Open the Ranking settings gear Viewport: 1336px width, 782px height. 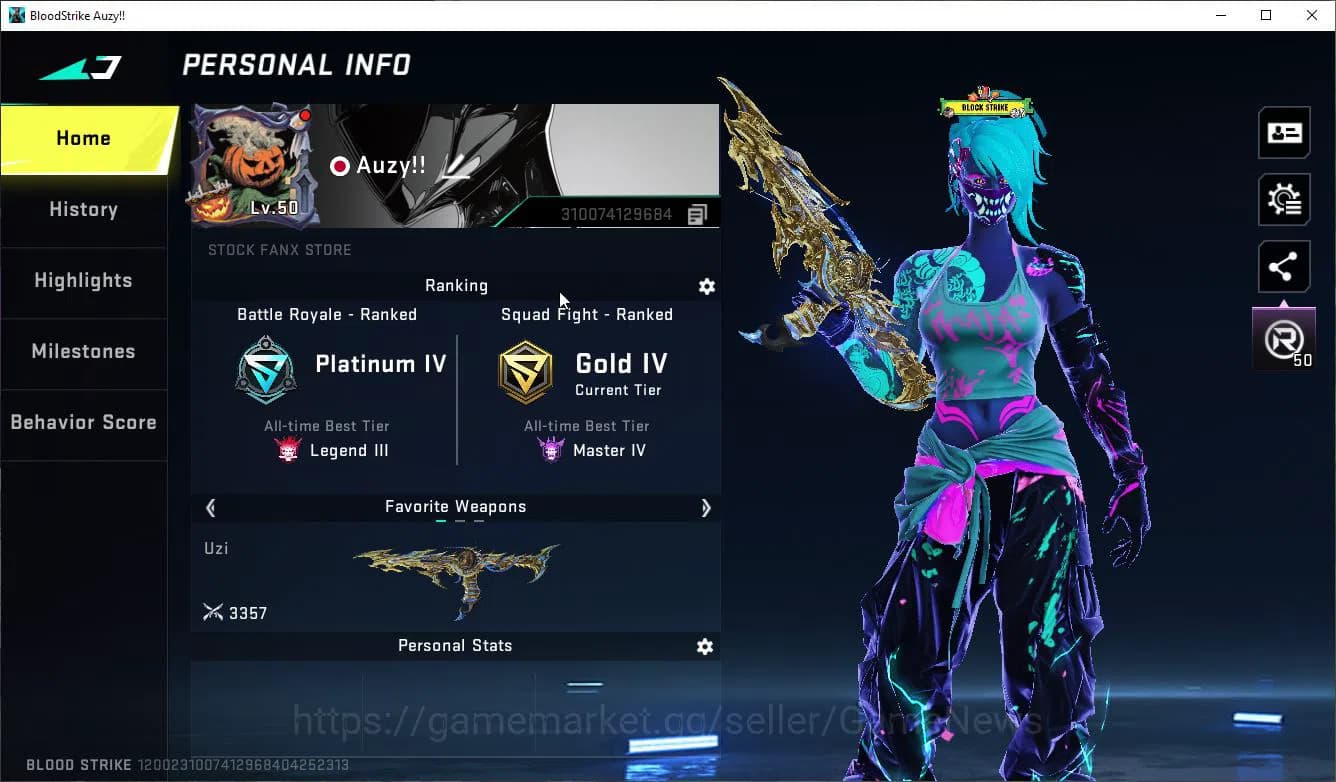(707, 286)
